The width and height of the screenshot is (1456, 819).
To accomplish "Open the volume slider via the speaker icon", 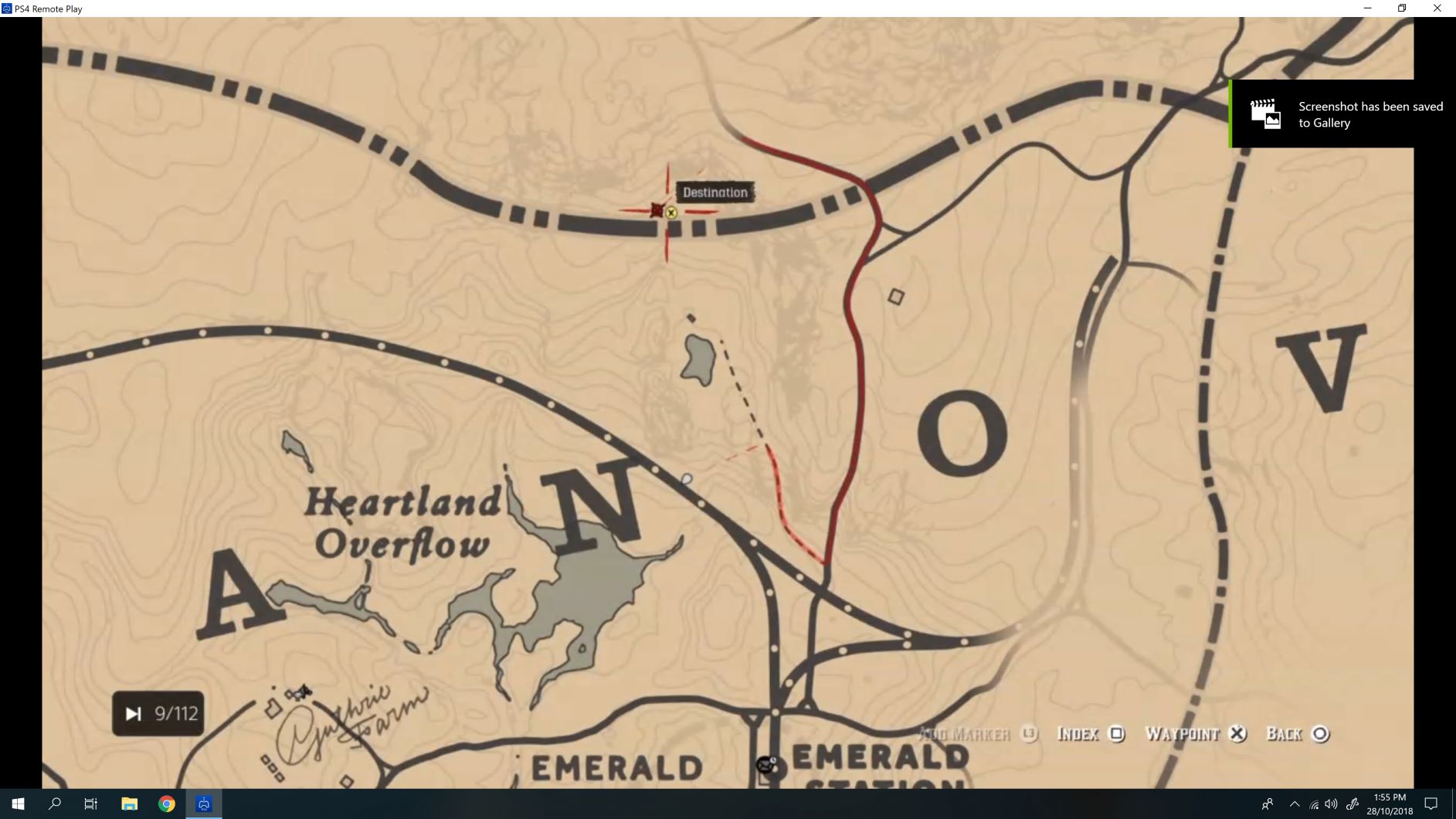I will pyautogui.click(x=1330, y=804).
